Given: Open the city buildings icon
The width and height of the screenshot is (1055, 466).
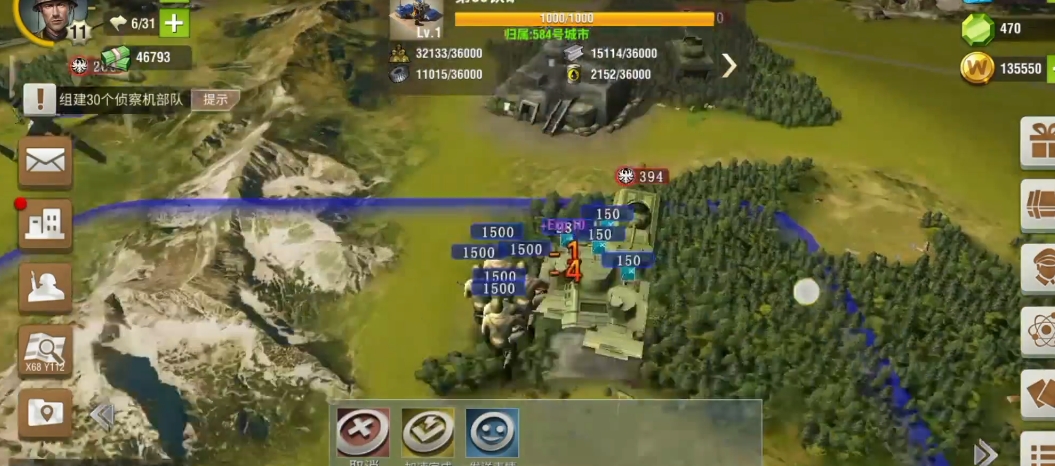Looking at the screenshot, I should pos(45,224).
